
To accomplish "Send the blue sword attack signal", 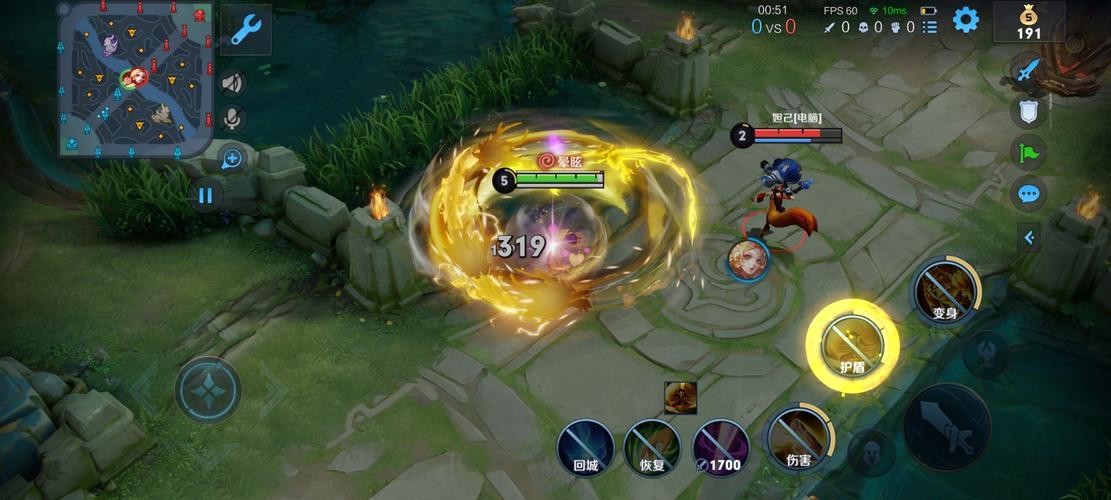I will pyautogui.click(x=1028, y=70).
